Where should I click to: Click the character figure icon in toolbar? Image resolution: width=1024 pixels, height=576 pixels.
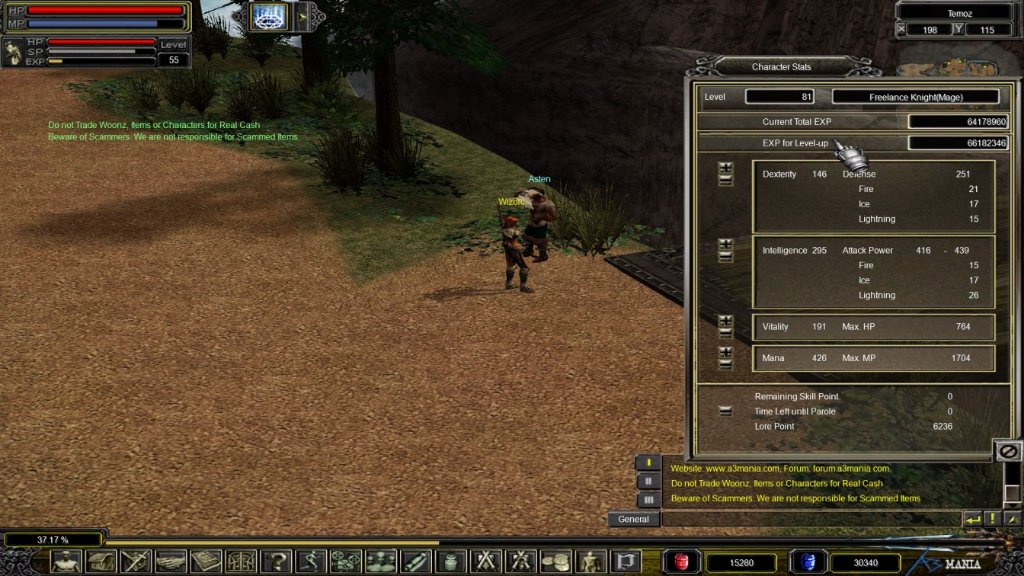click(66, 562)
